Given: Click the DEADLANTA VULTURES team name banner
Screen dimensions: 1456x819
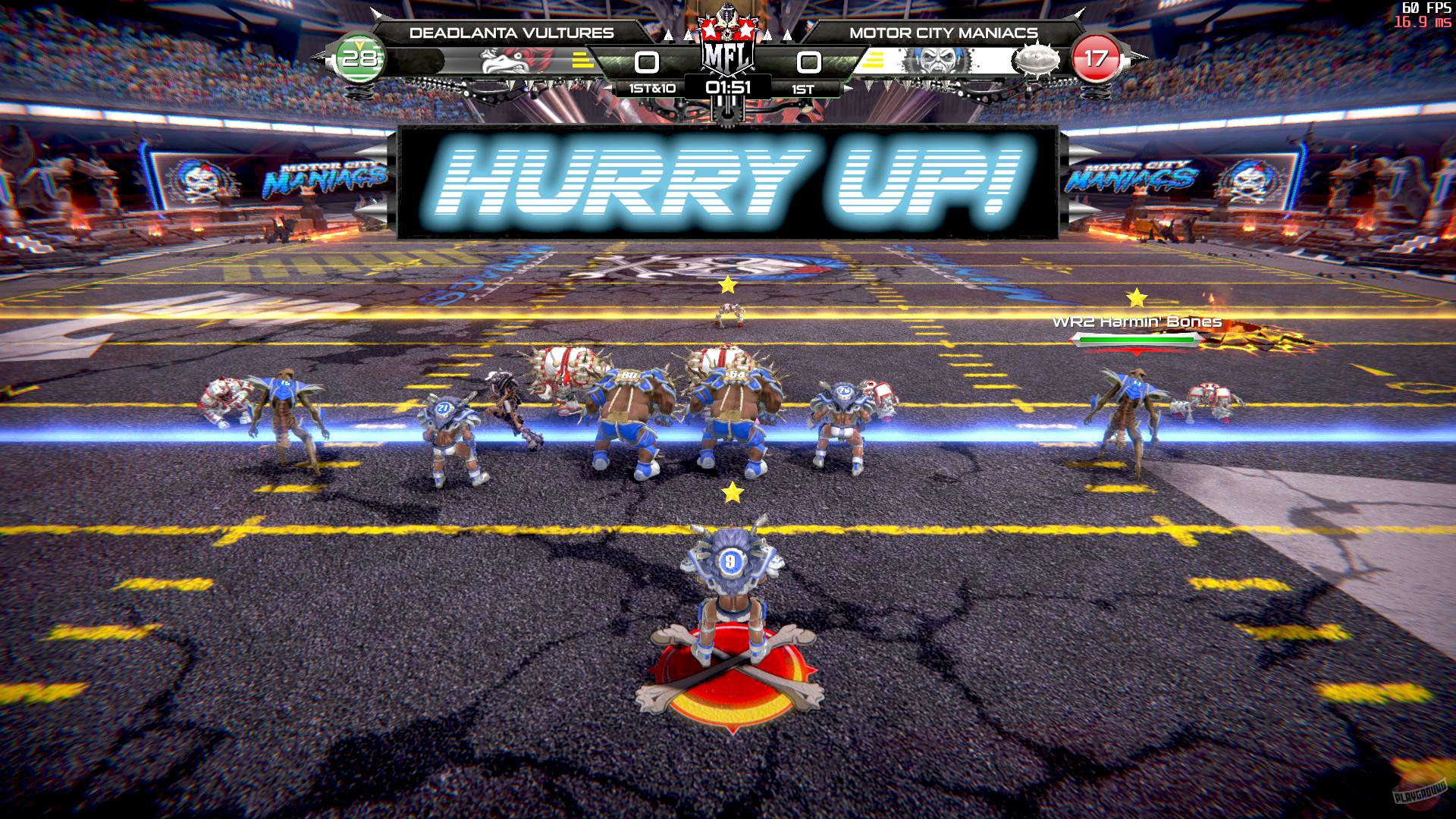Looking at the screenshot, I should click(x=511, y=32).
